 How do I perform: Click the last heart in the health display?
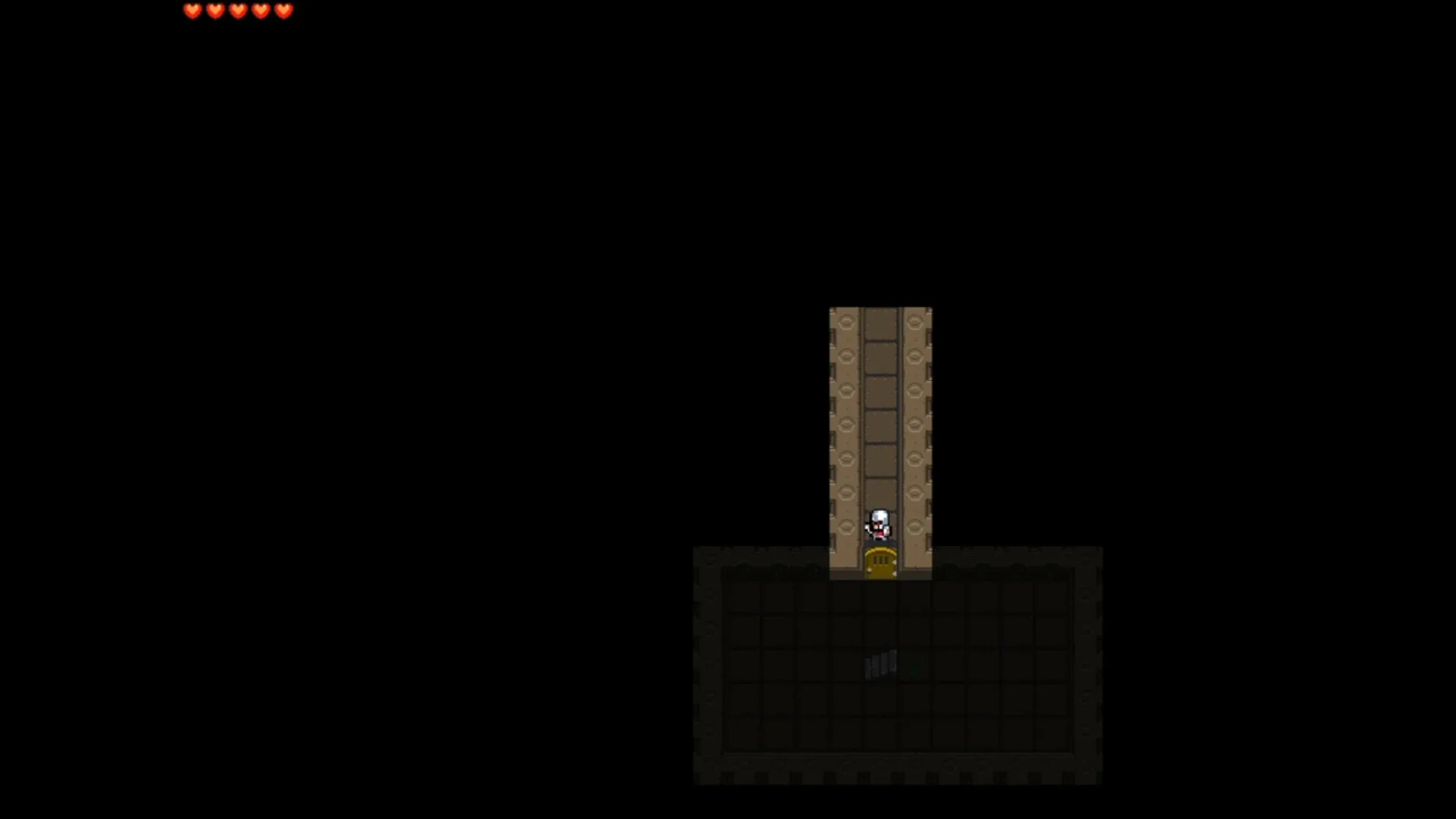tap(284, 11)
